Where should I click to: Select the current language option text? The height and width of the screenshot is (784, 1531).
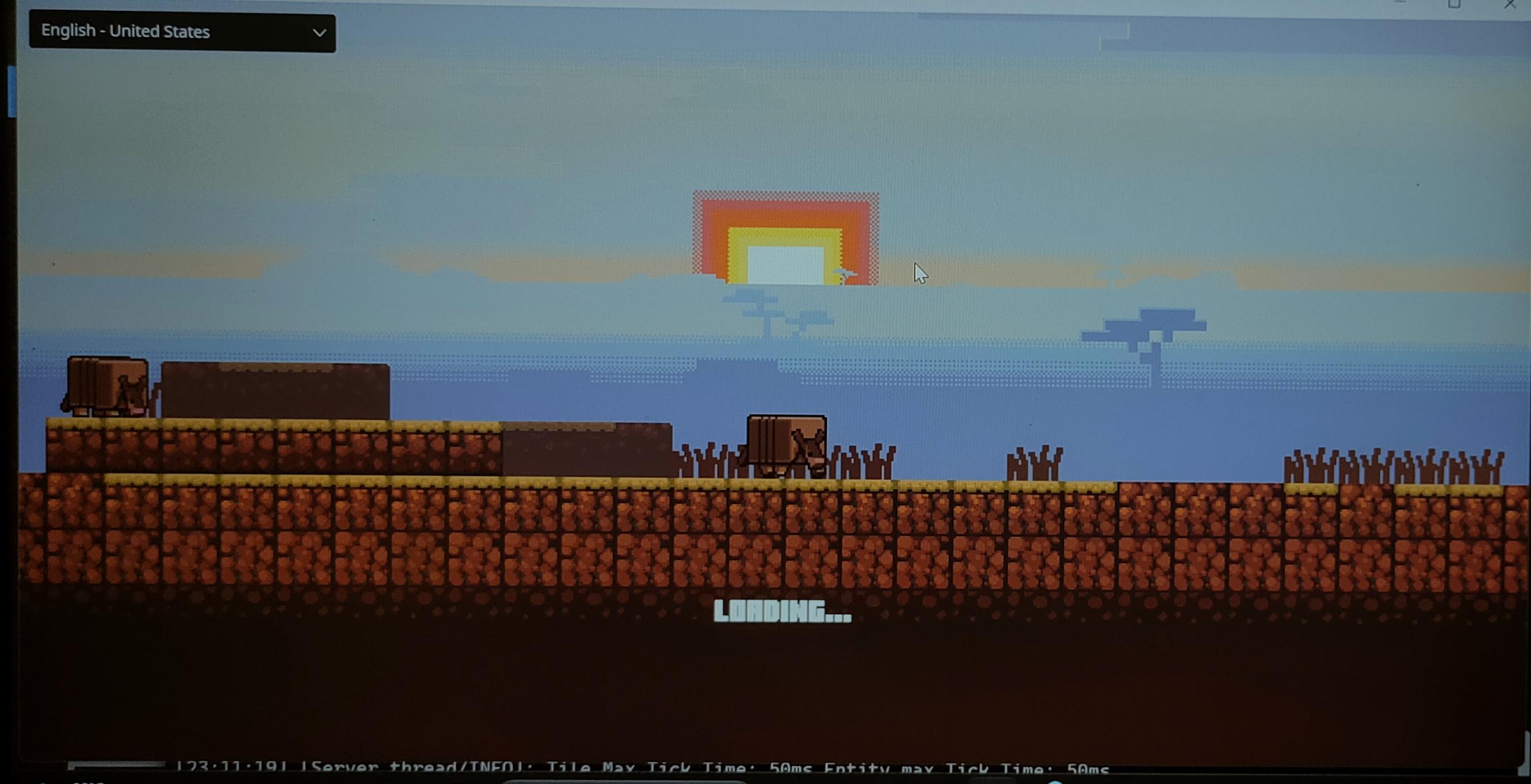(125, 32)
